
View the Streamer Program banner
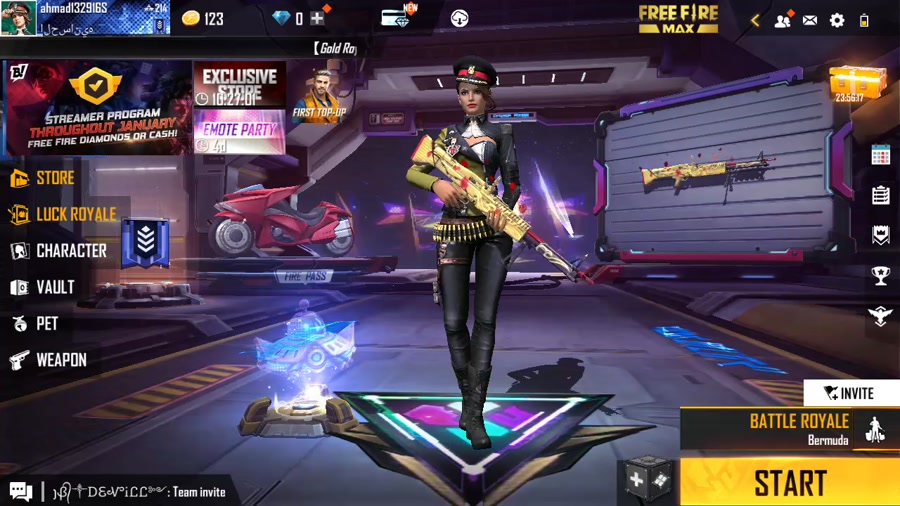98,108
